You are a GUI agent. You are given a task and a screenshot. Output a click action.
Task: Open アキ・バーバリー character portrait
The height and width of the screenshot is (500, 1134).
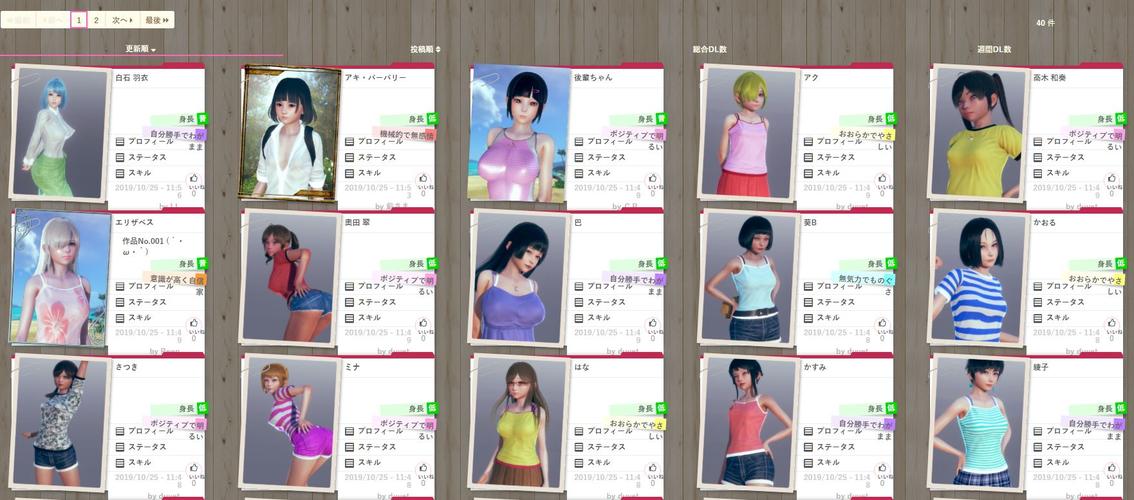(x=288, y=131)
